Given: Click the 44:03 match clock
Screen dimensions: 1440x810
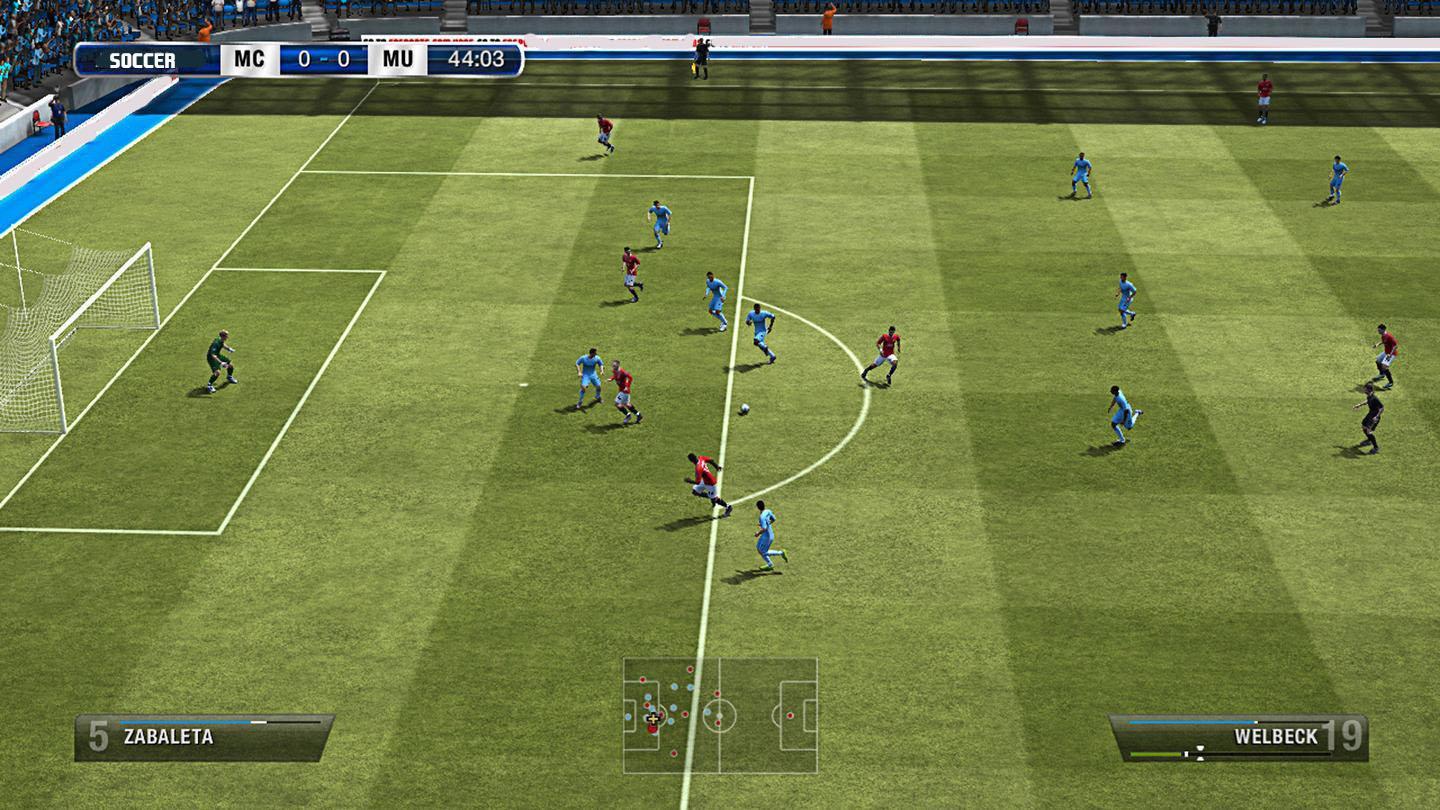Looking at the screenshot, I should (478, 60).
